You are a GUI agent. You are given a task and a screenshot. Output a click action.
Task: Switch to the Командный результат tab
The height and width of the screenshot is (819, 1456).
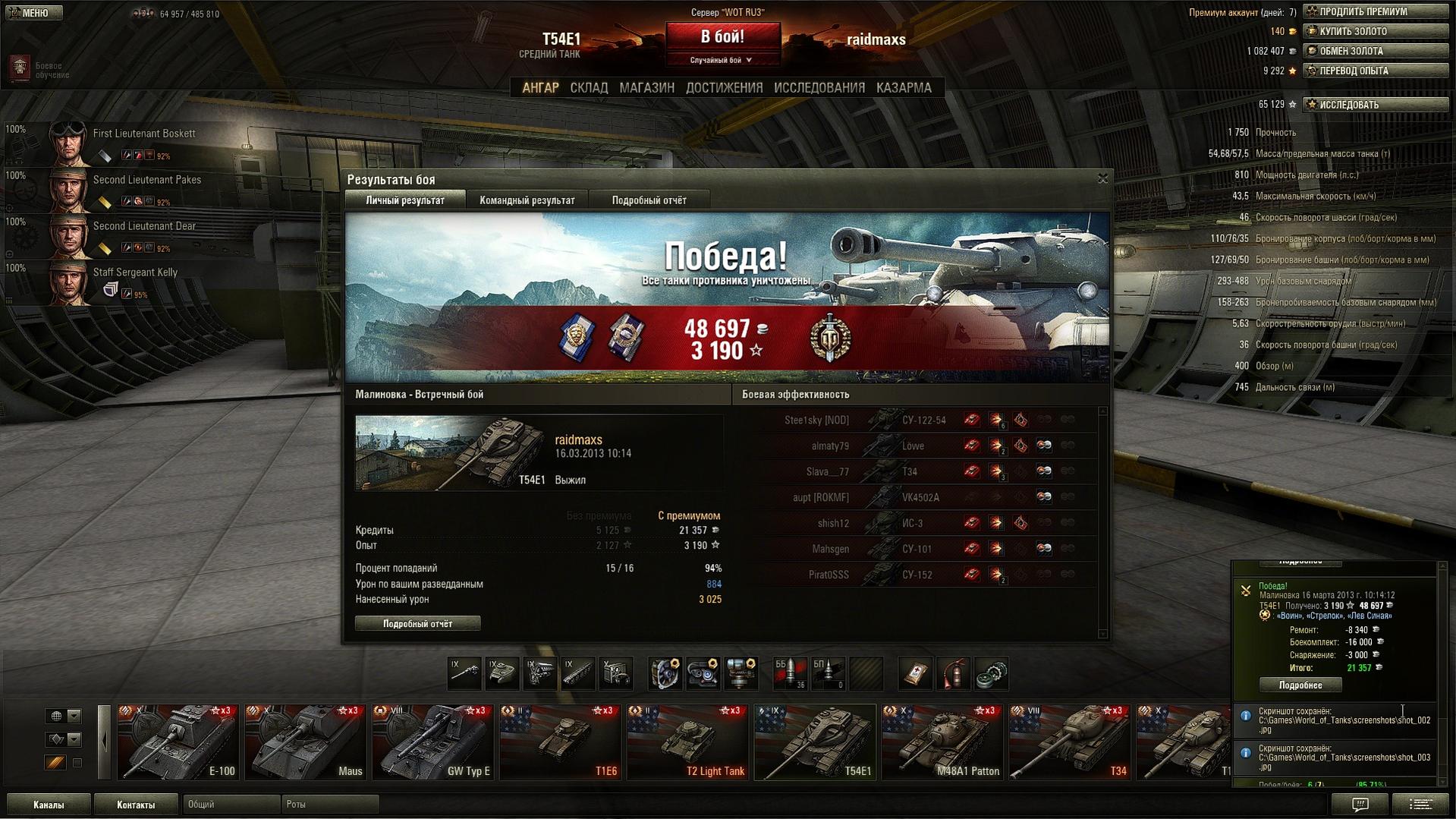527,200
